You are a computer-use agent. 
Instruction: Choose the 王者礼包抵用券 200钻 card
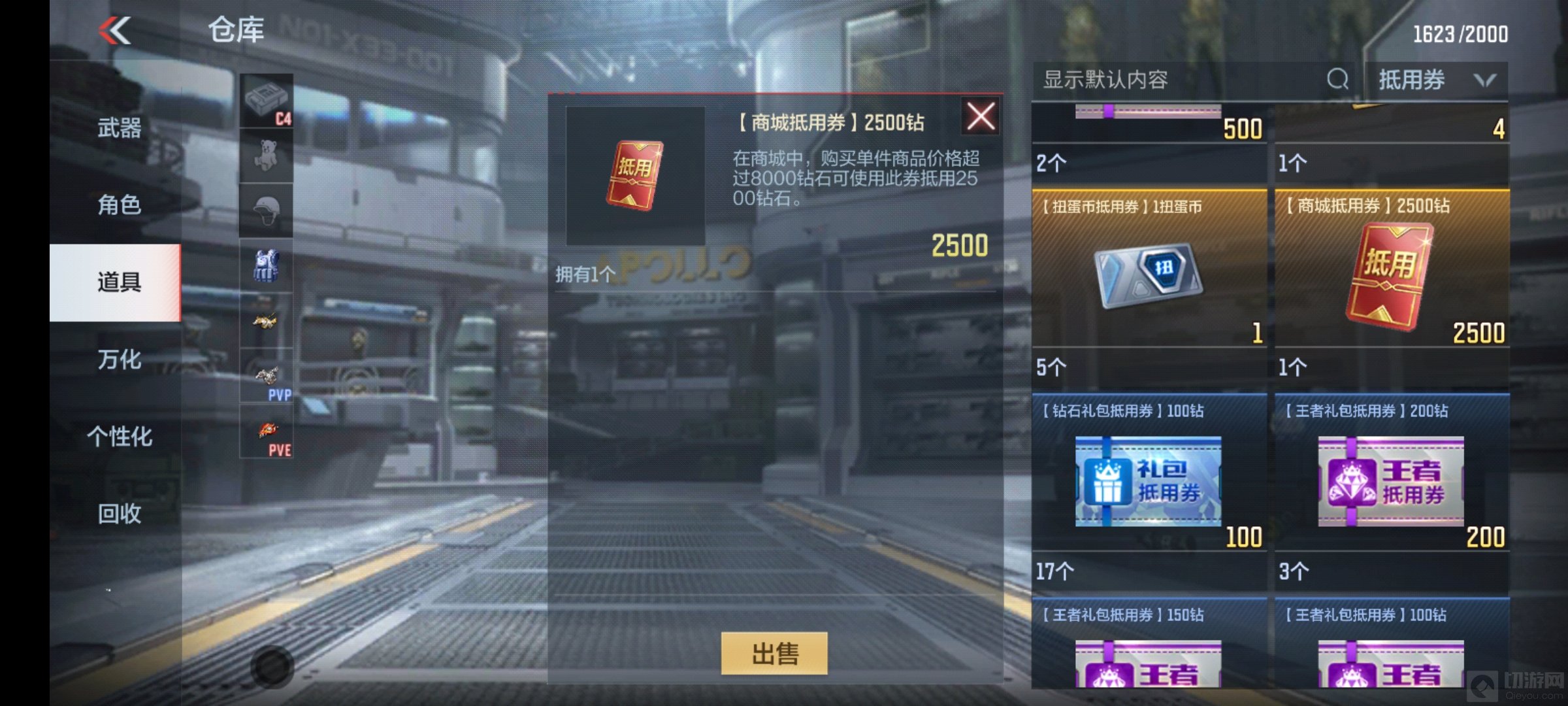(1392, 474)
